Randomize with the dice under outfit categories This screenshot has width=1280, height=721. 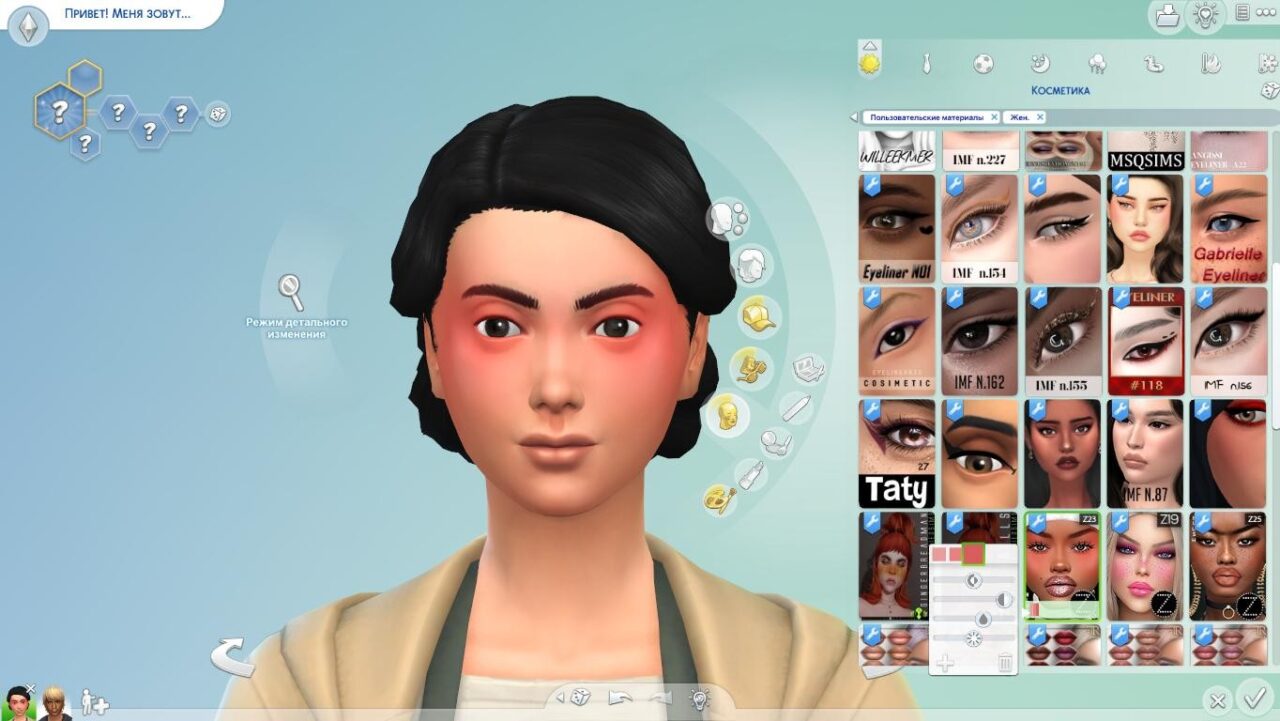click(1270, 91)
